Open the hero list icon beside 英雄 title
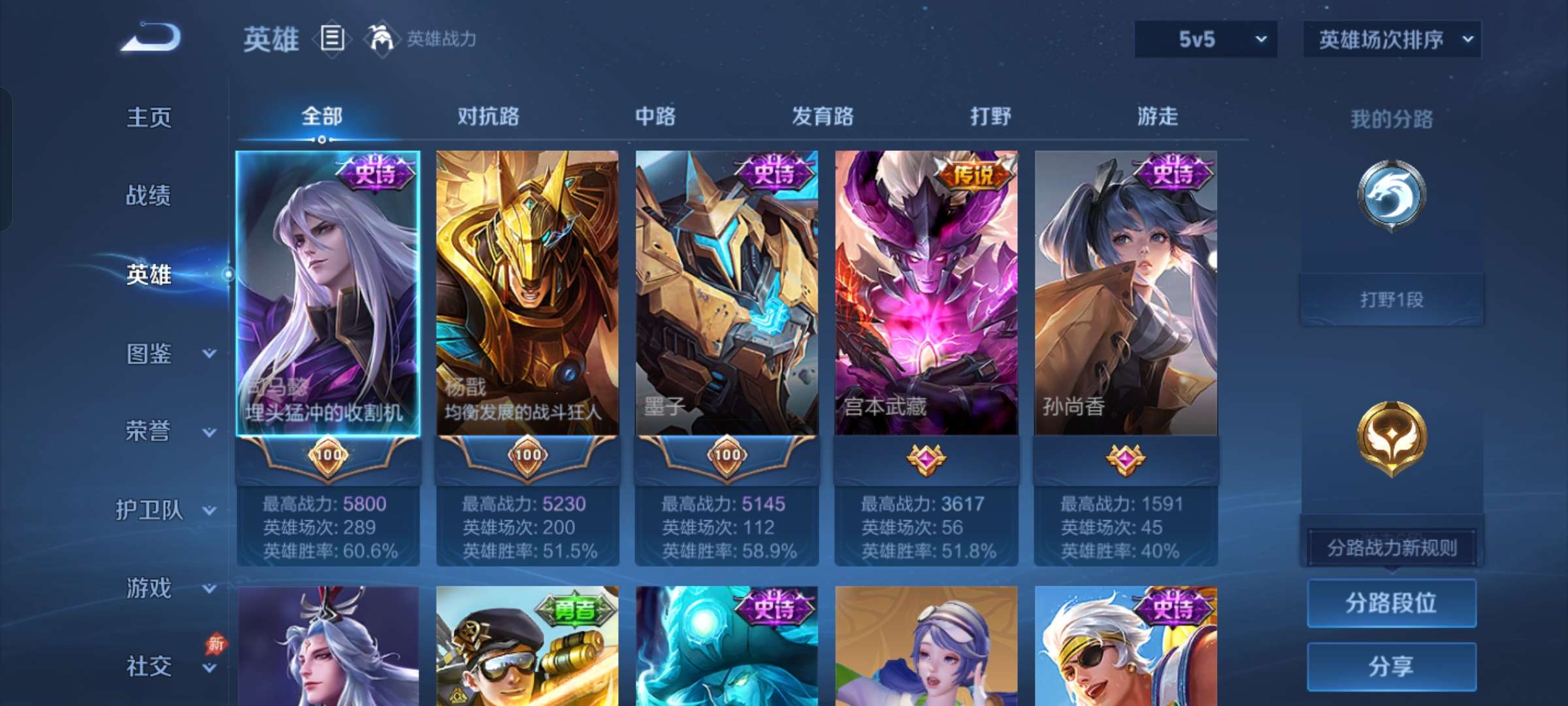The height and width of the screenshot is (706, 1568). point(332,38)
